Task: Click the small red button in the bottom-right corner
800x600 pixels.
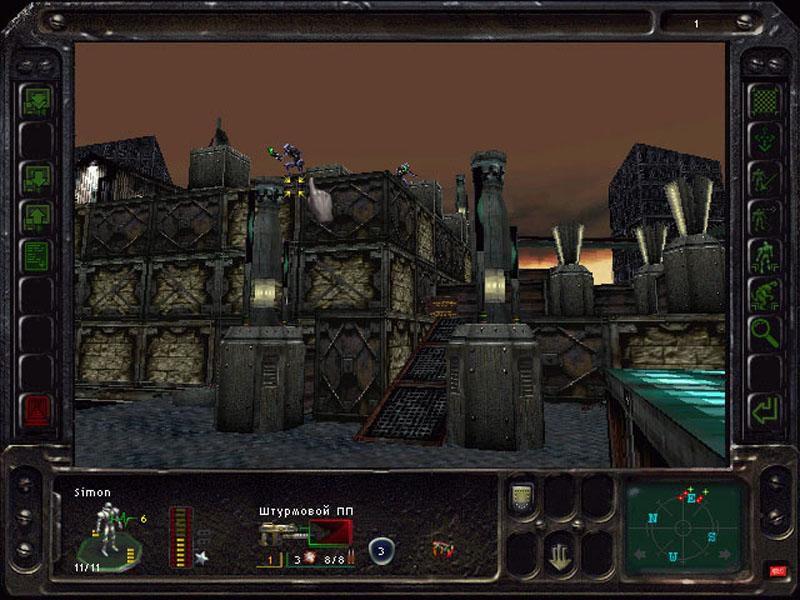Action: click(x=777, y=570)
